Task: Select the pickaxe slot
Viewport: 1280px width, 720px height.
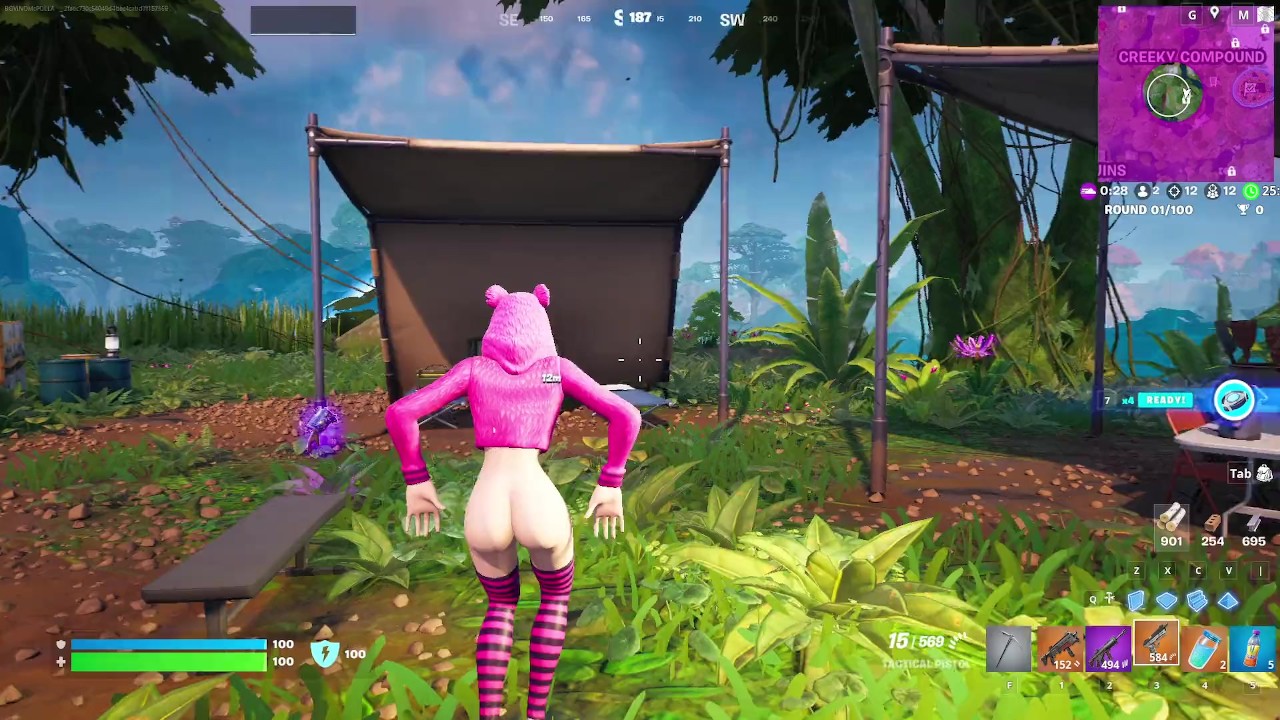Action: pos(1009,648)
